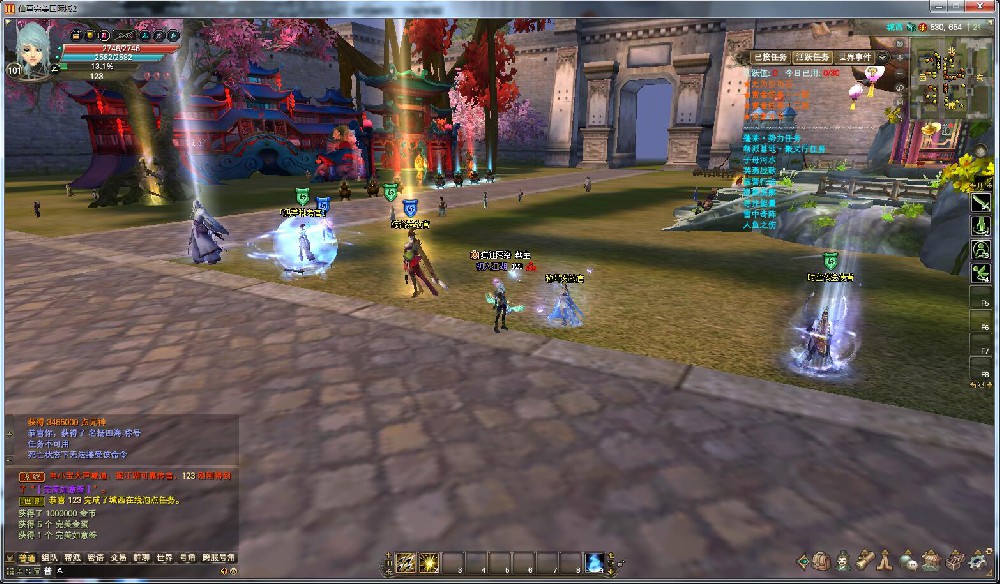Open the 已接任务 accepted quests tab
Viewport: 1000px width, 584px height.
pos(770,57)
